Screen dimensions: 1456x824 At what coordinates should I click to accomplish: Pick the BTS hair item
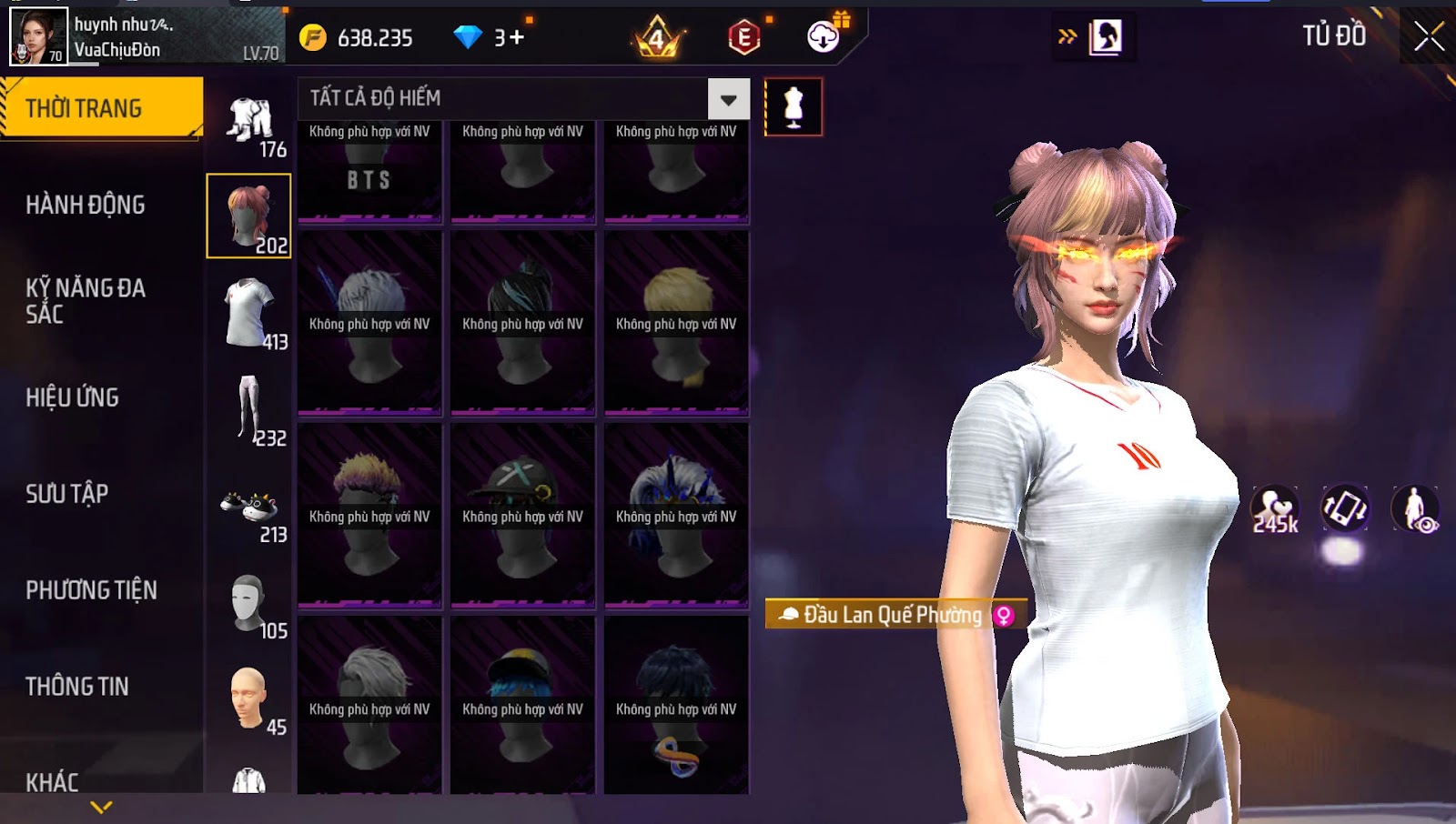pyautogui.click(x=369, y=173)
